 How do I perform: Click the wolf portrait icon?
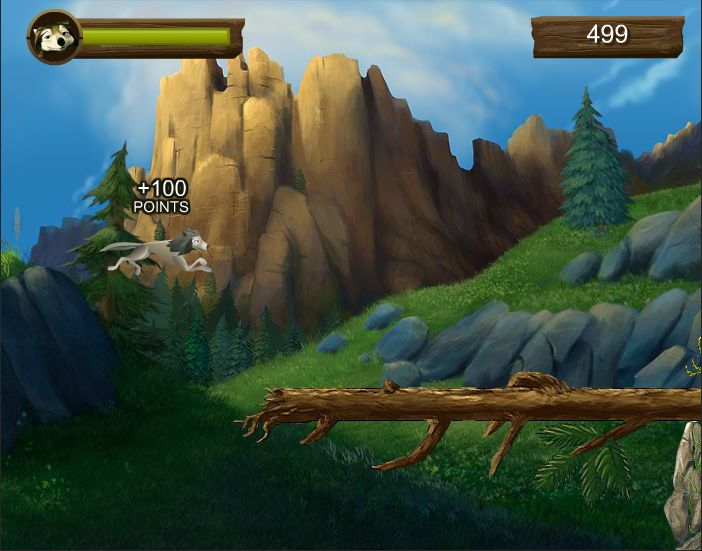click(x=52, y=38)
